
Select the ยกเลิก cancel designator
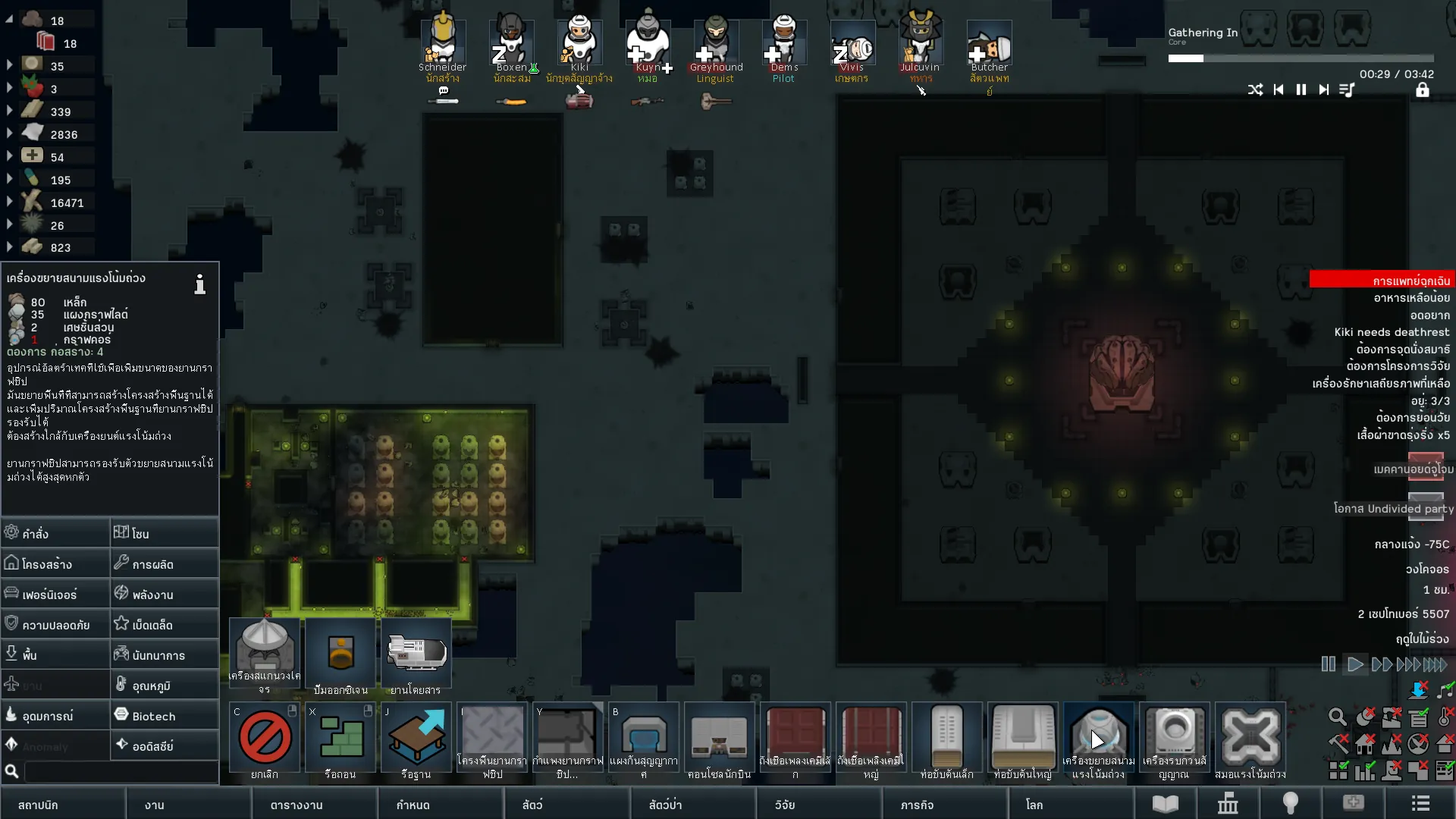coord(265,739)
